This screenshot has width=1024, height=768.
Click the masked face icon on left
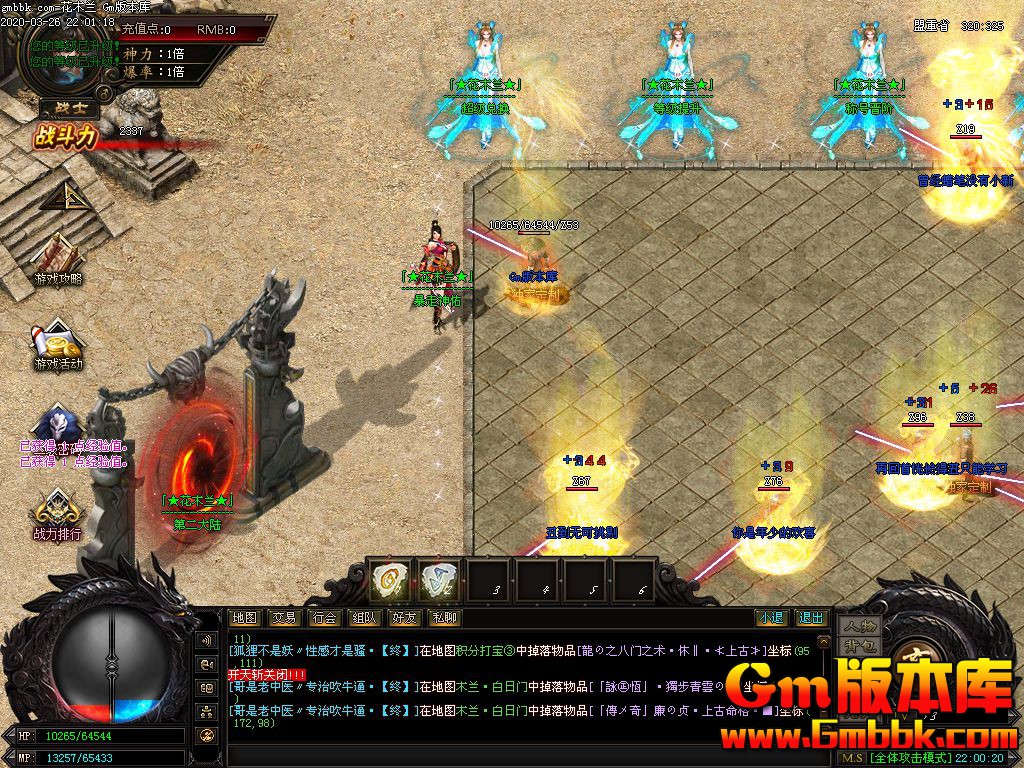tap(56, 426)
